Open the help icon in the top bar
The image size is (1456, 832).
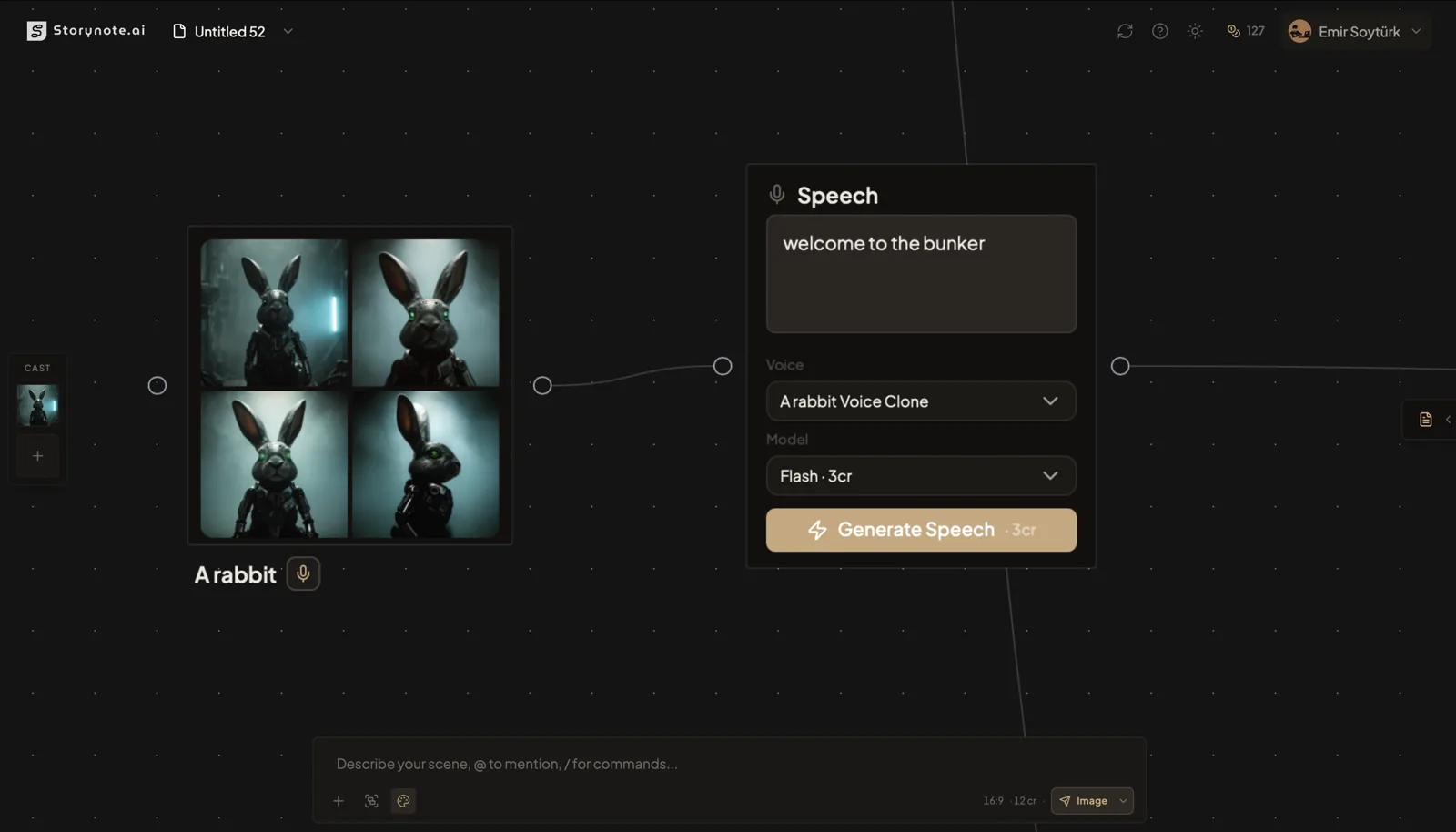pos(1159,30)
